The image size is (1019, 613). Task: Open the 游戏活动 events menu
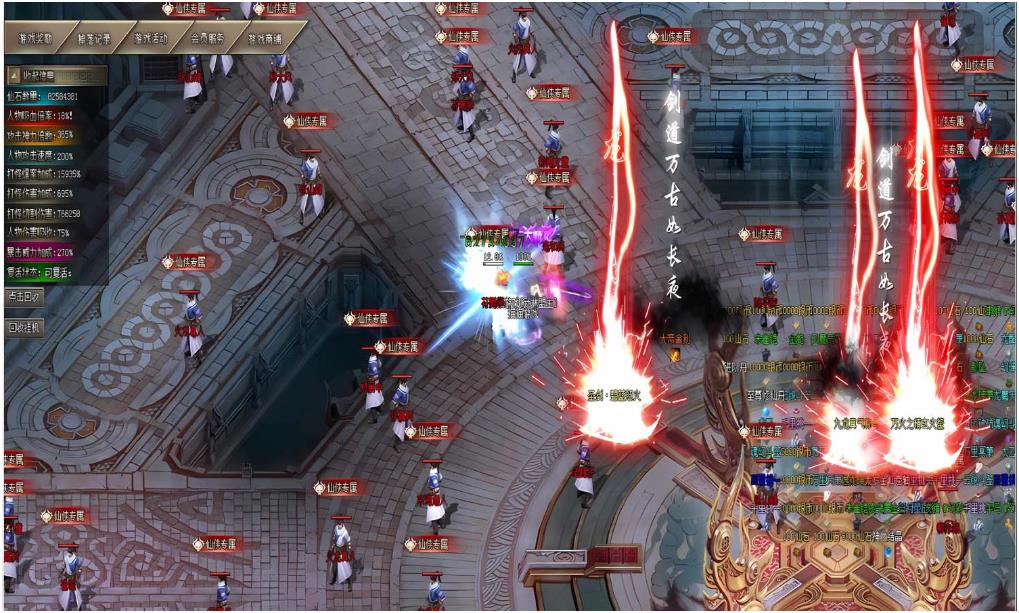[x=151, y=39]
